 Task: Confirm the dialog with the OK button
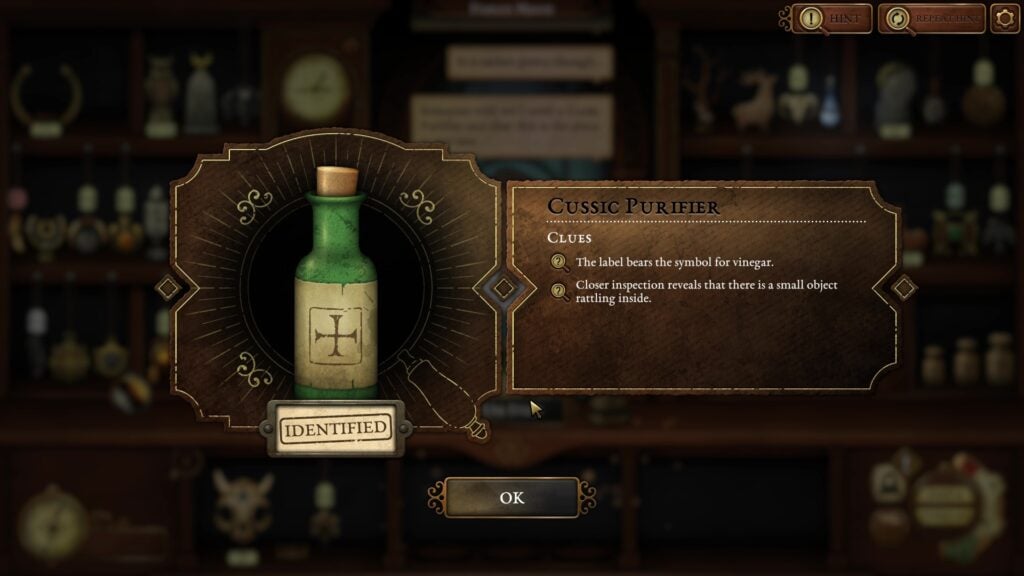tap(511, 497)
